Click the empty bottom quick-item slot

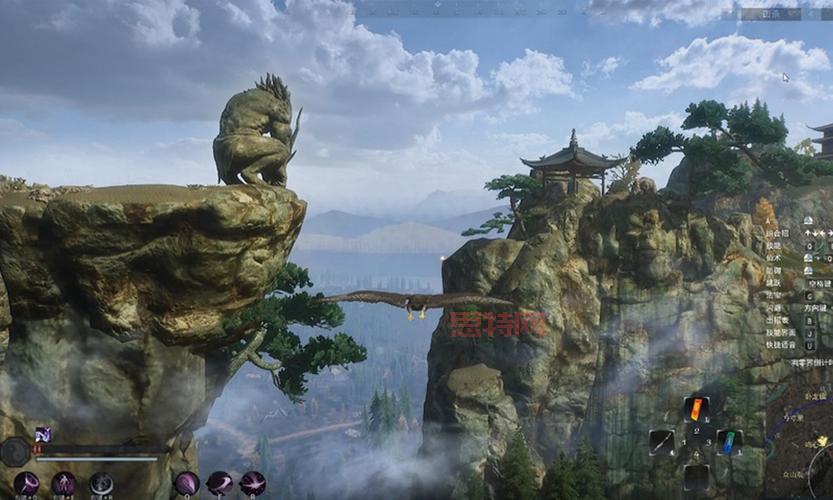click(697, 476)
